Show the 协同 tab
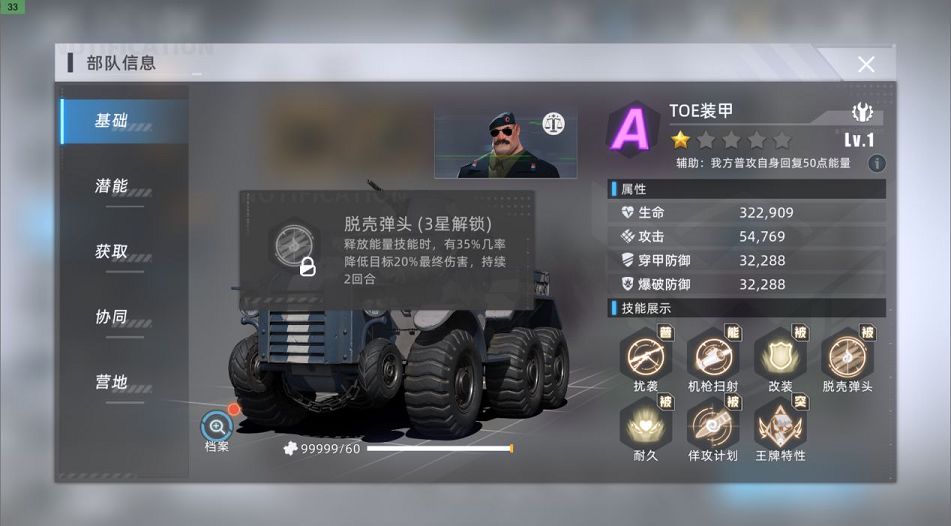This screenshot has width=951, height=526. click(112, 316)
